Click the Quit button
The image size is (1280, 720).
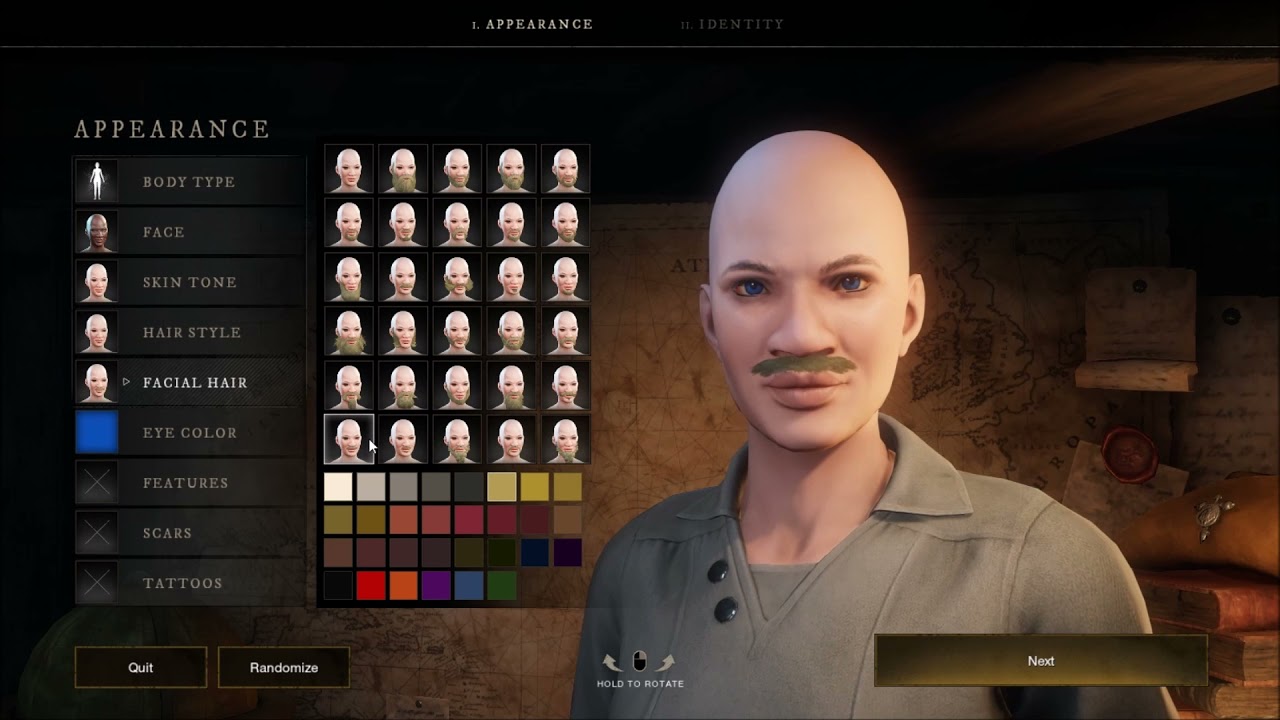(x=141, y=667)
